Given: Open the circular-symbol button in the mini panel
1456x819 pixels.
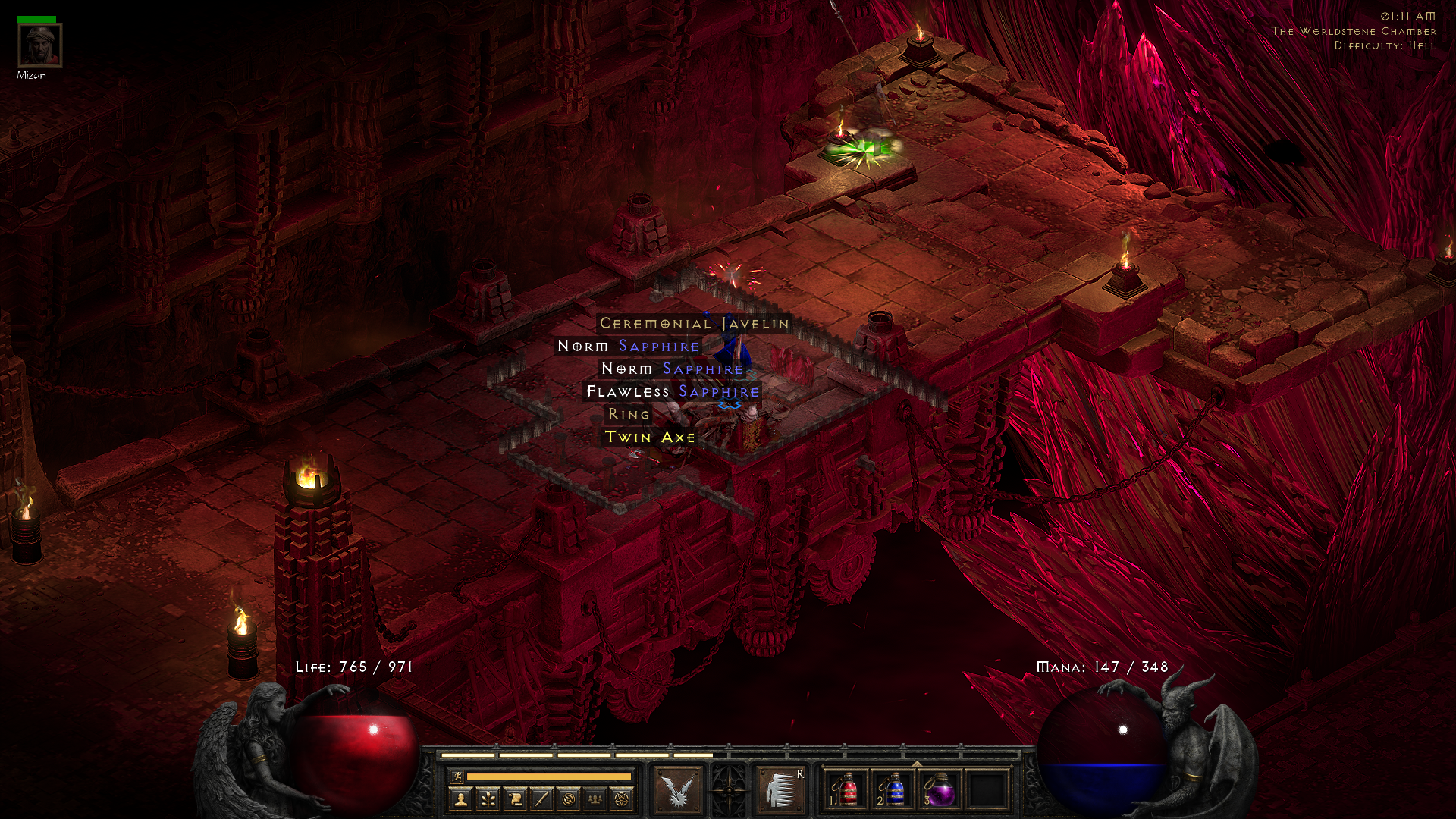Looking at the screenshot, I should [x=569, y=799].
